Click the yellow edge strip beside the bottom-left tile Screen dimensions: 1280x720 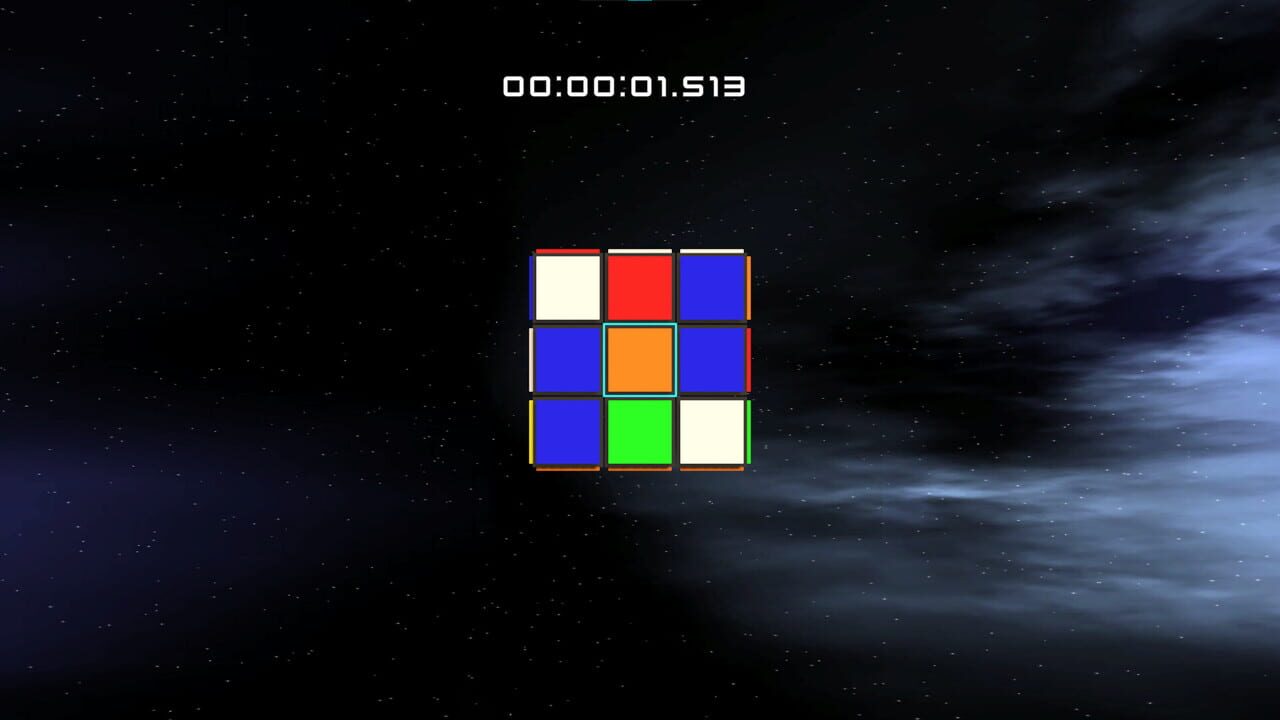pos(530,430)
